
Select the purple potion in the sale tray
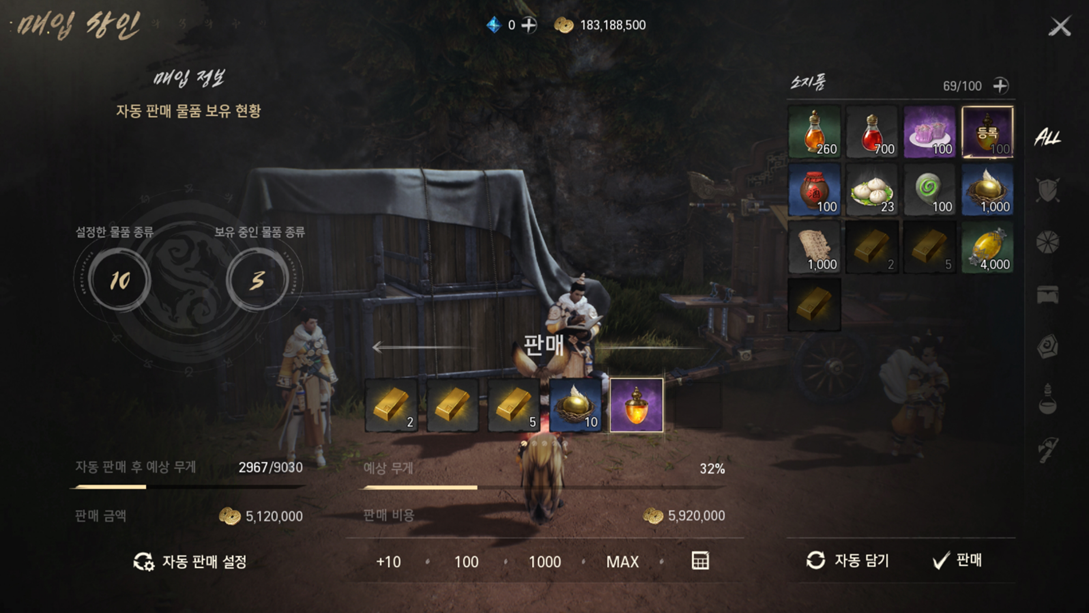pos(637,405)
